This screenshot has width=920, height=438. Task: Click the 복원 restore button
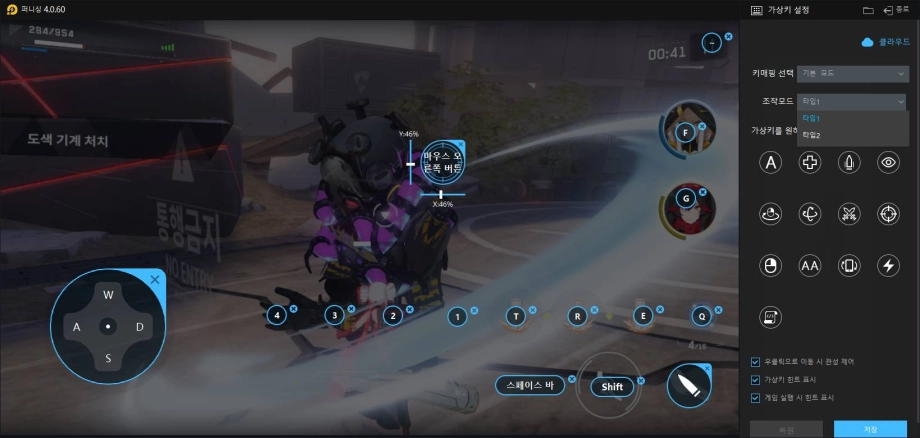(x=787, y=429)
